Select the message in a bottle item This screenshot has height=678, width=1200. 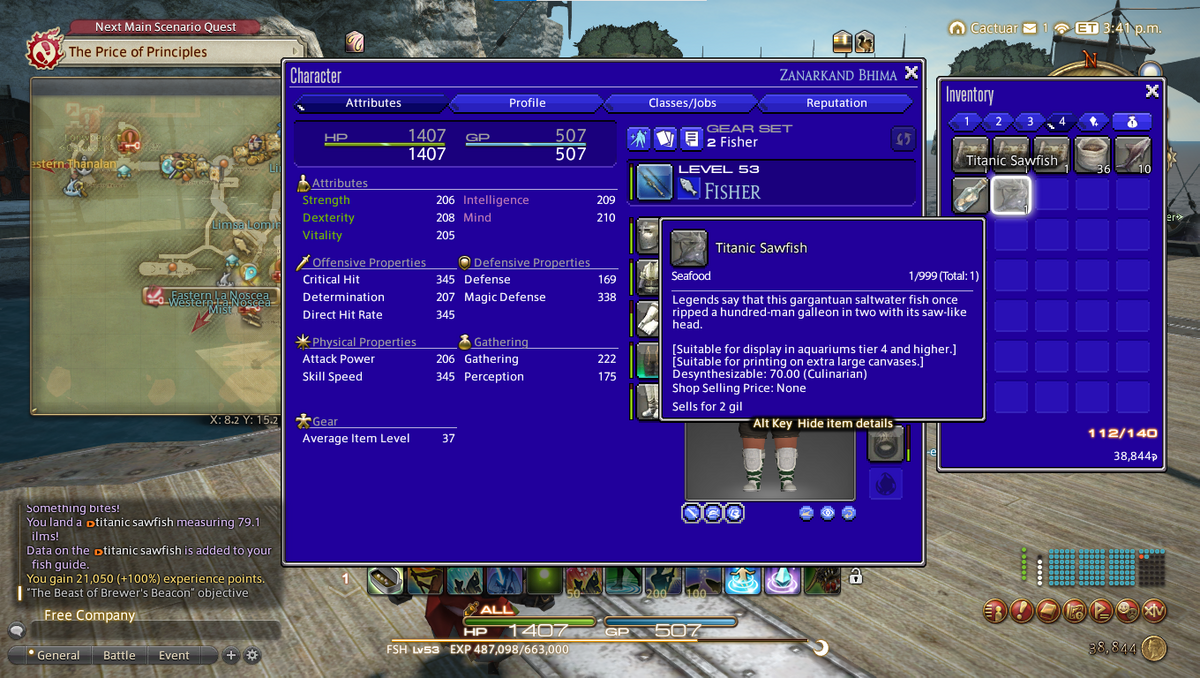coord(970,195)
